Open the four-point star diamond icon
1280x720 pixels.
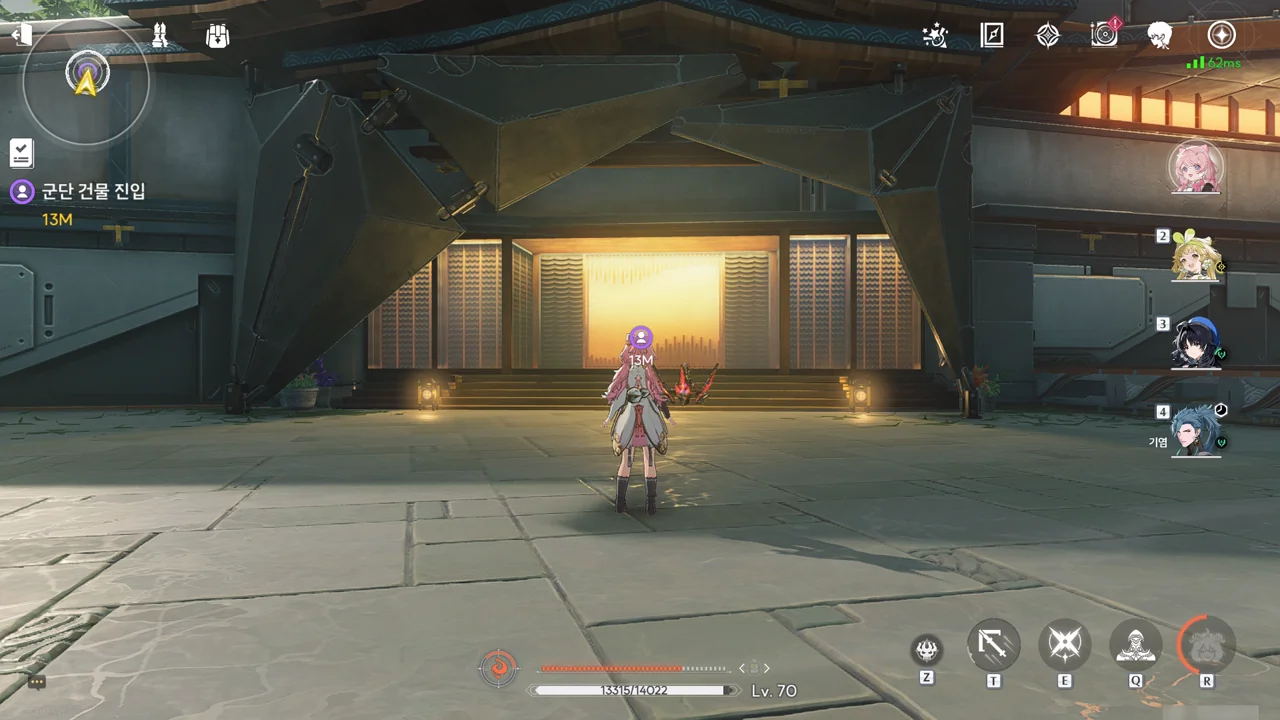[x=1047, y=36]
